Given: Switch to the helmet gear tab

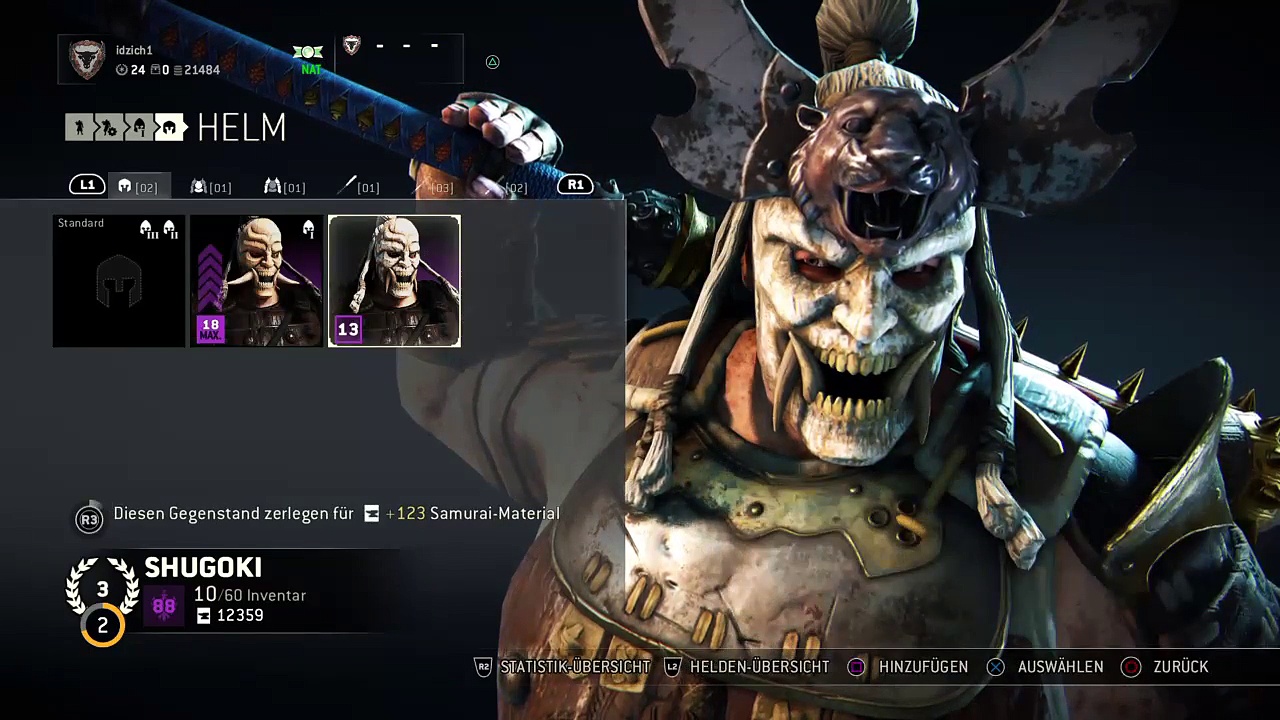Looking at the screenshot, I should [138, 186].
